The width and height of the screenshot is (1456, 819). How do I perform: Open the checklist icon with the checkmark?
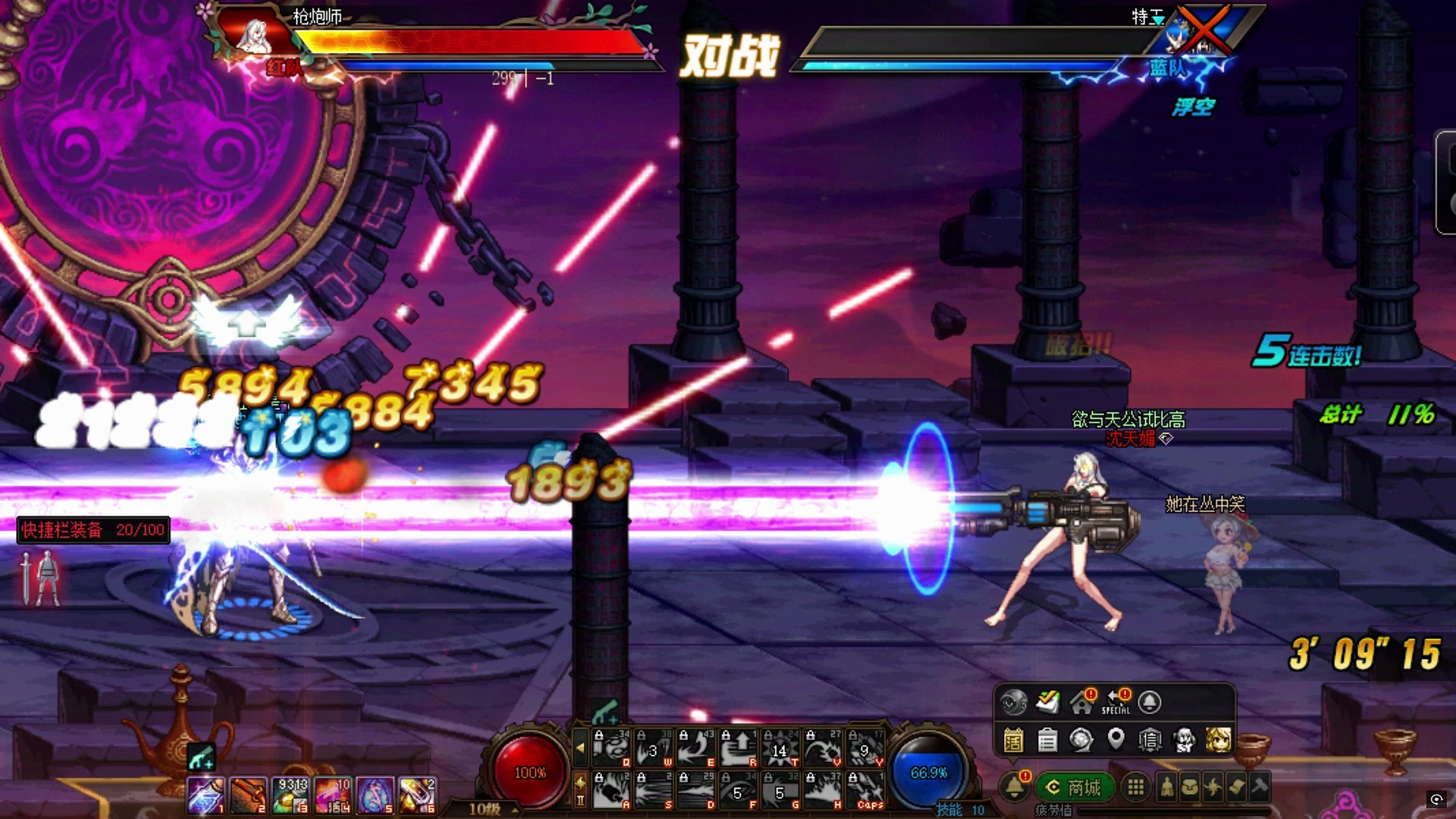(1048, 702)
